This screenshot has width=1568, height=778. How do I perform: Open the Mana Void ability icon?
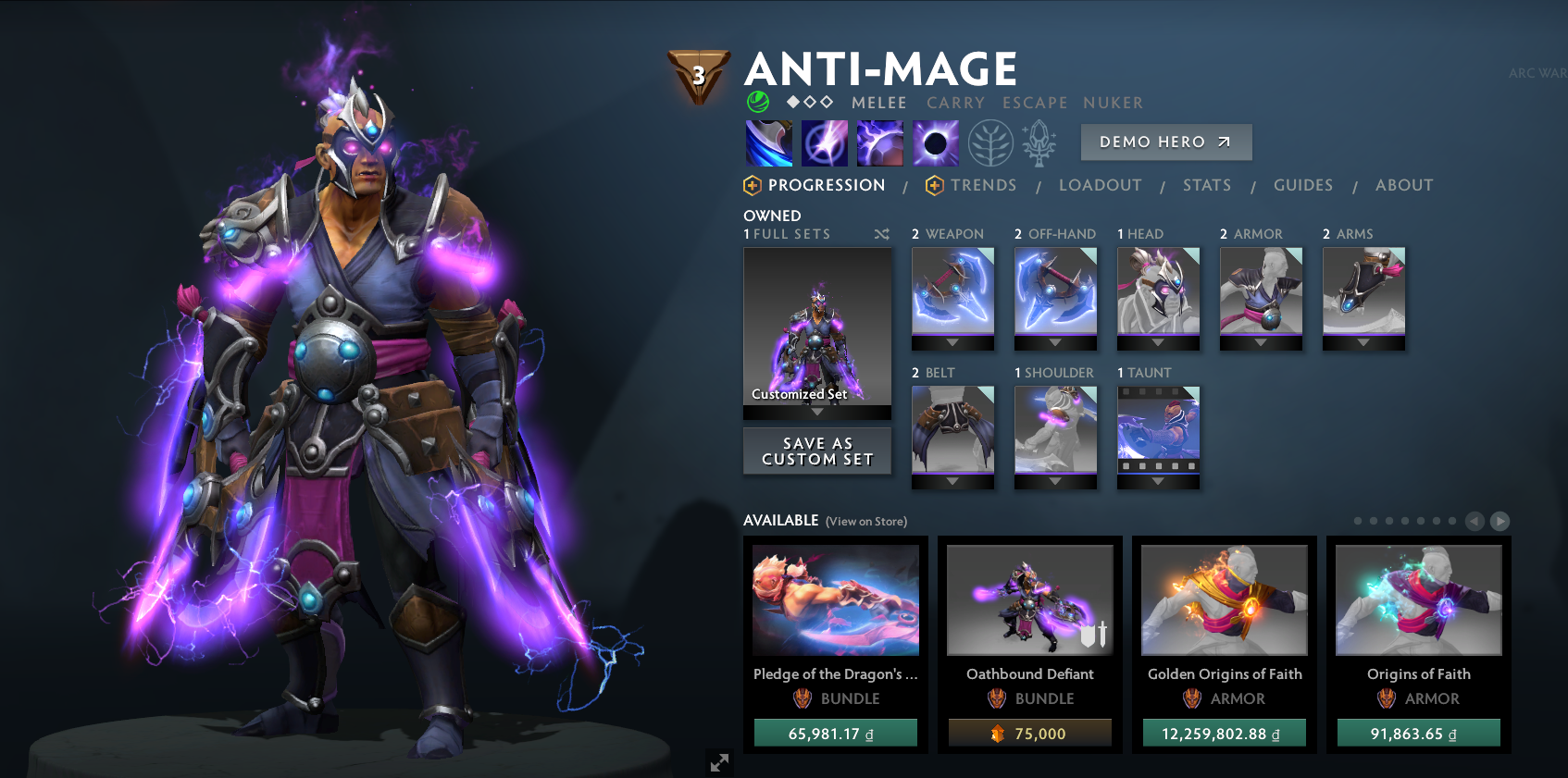(935, 142)
